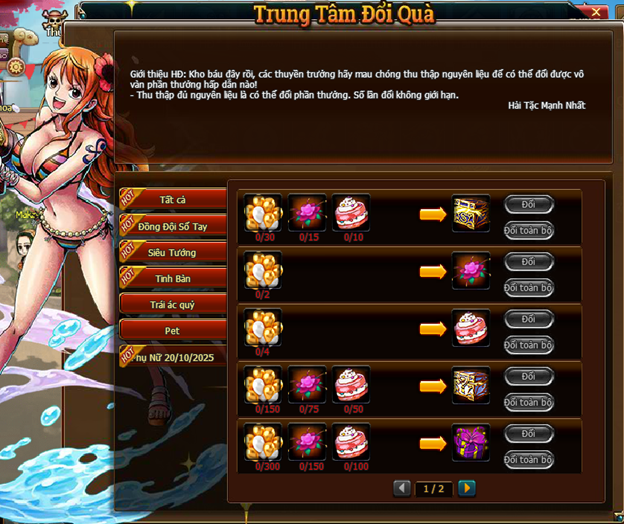The height and width of the screenshot is (524, 624).
Task: Inspect the rose reward icon
Action: pos(471,270)
